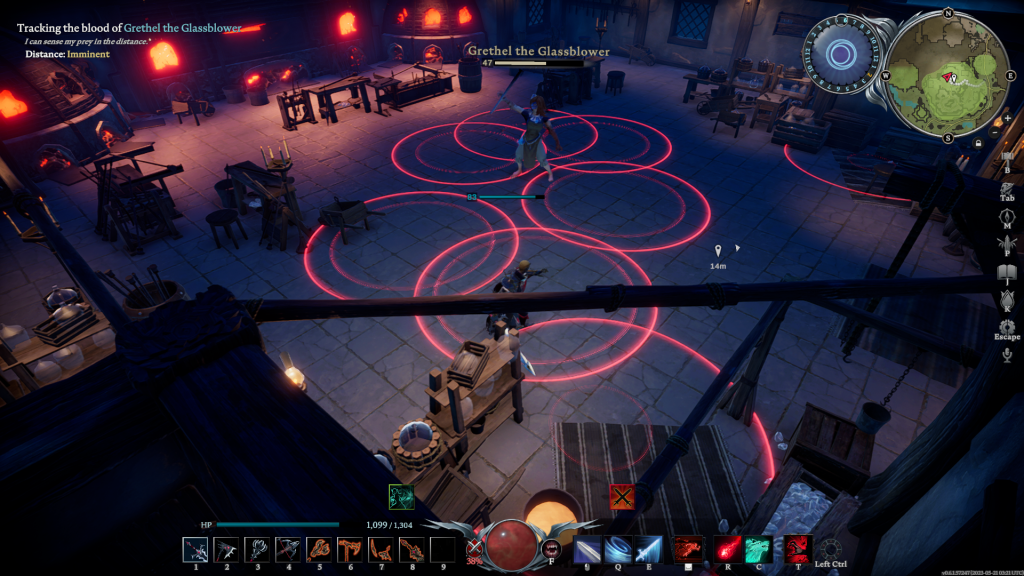Open the build menu icon labeled B

click(1007, 157)
